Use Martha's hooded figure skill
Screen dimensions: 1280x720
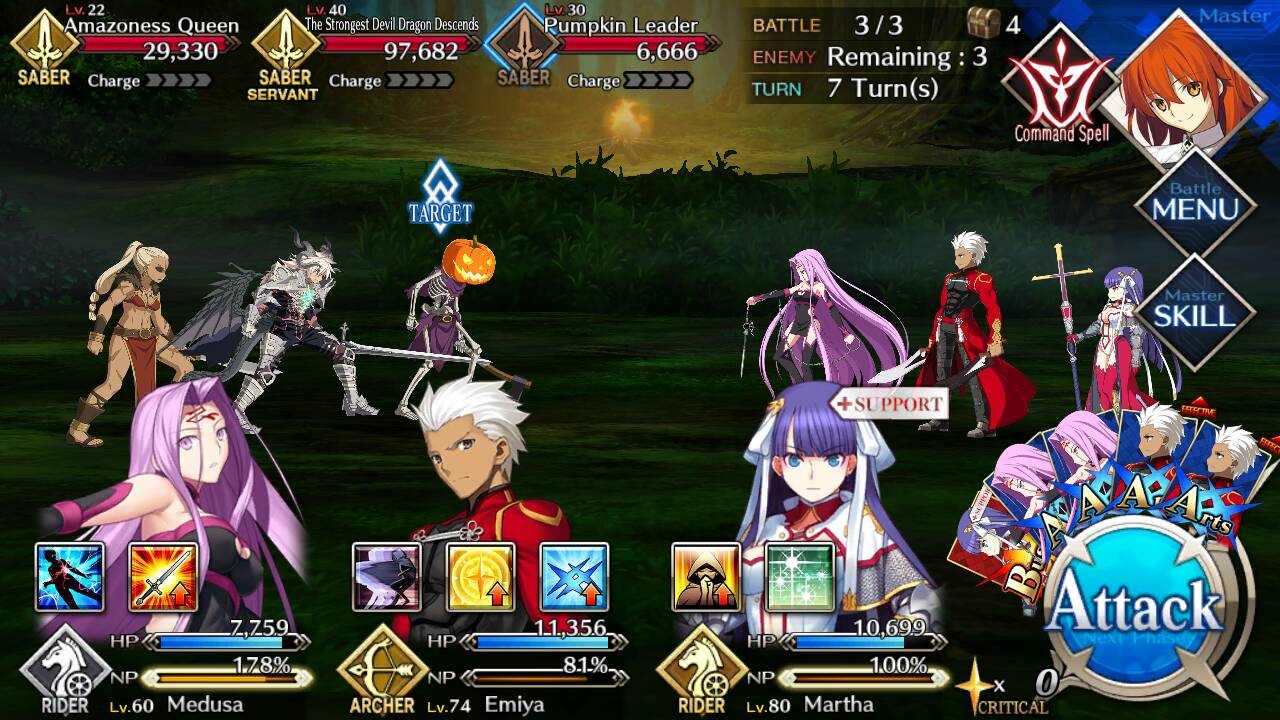(706, 577)
